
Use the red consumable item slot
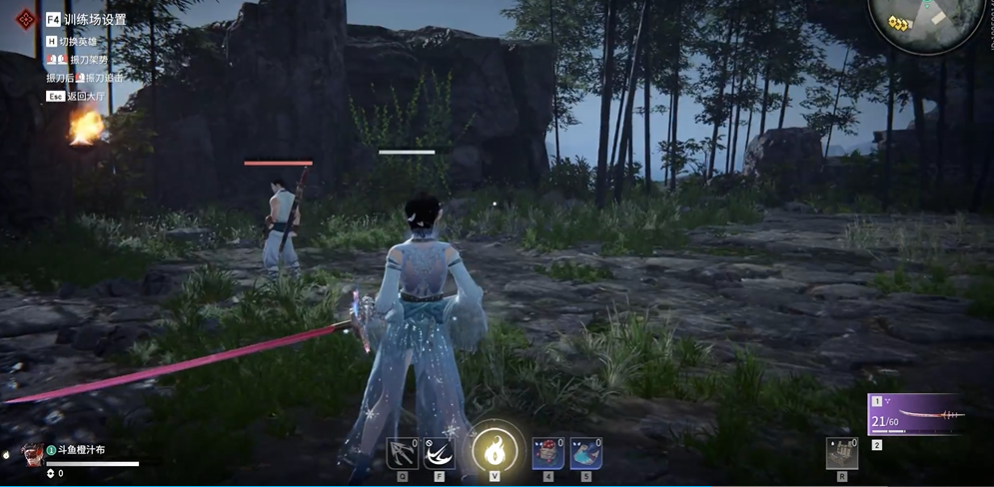[548, 453]
